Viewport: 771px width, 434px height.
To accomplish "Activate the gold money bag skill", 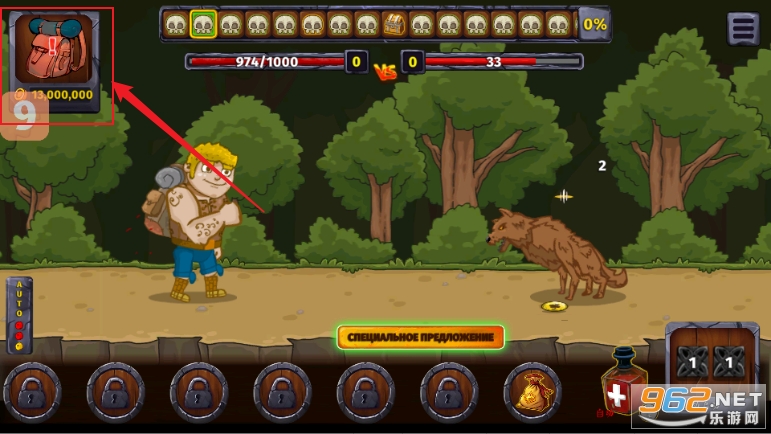I will [x=532, y=392].
